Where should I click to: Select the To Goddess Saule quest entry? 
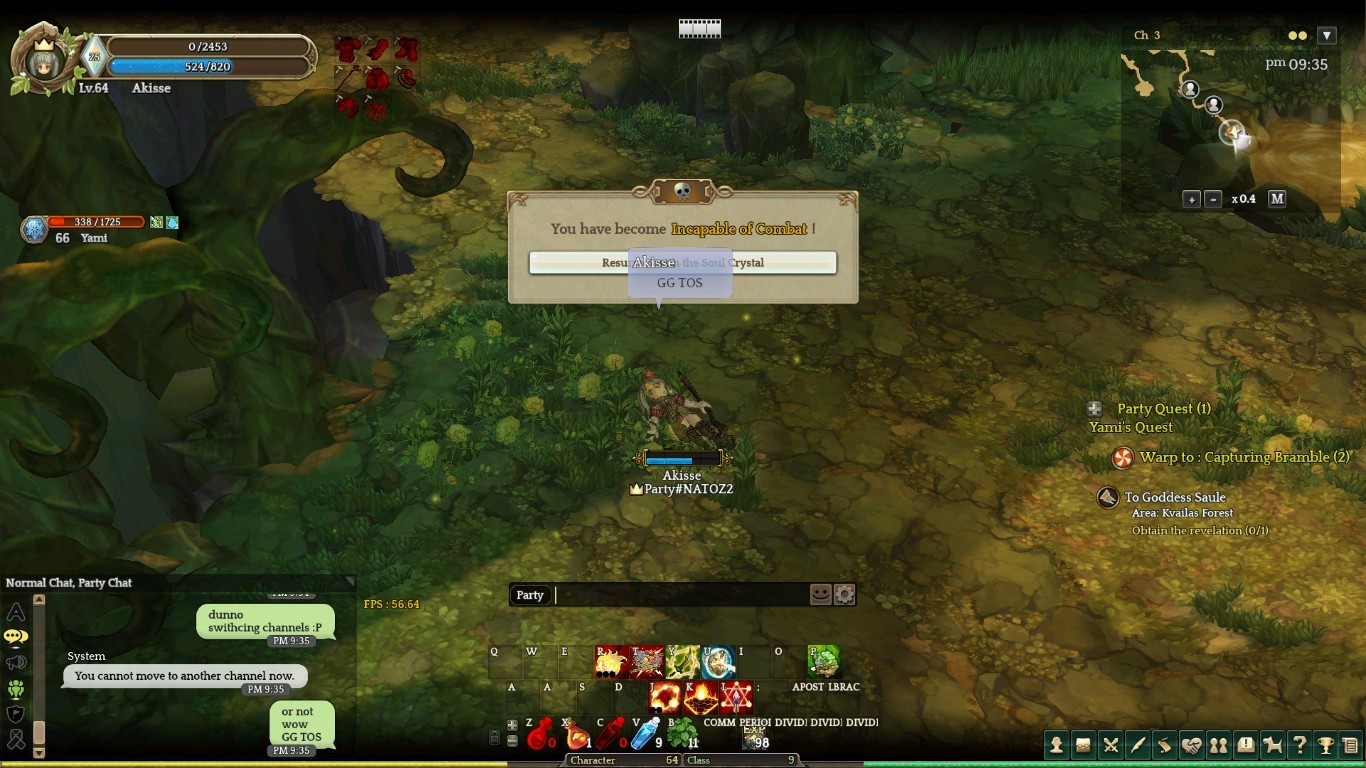[1174, 497]
